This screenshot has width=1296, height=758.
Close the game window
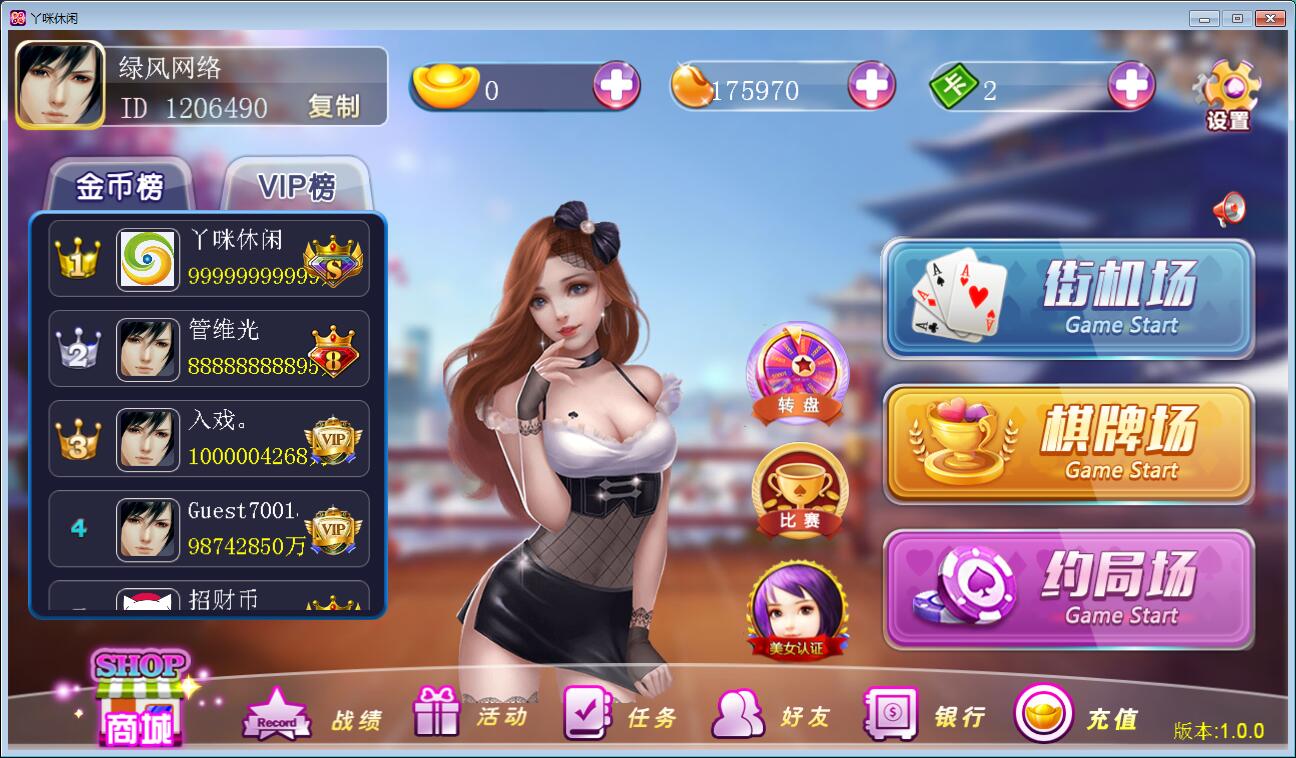click(1270, 18)
